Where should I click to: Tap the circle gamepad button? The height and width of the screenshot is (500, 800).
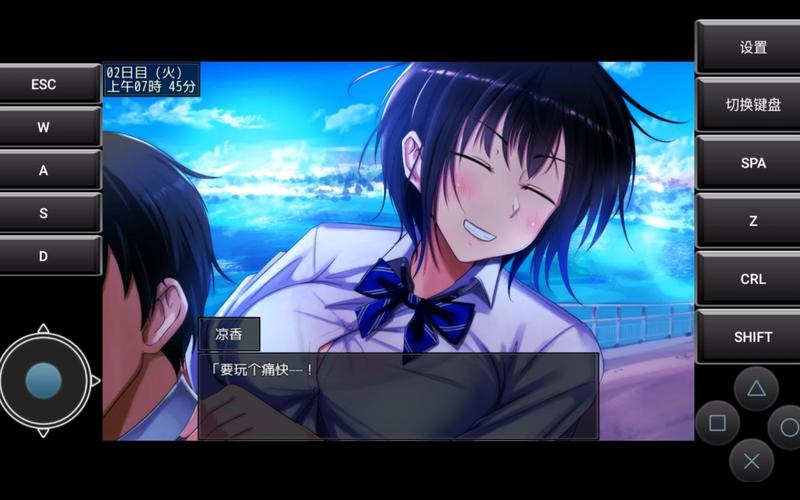(788, 427)
